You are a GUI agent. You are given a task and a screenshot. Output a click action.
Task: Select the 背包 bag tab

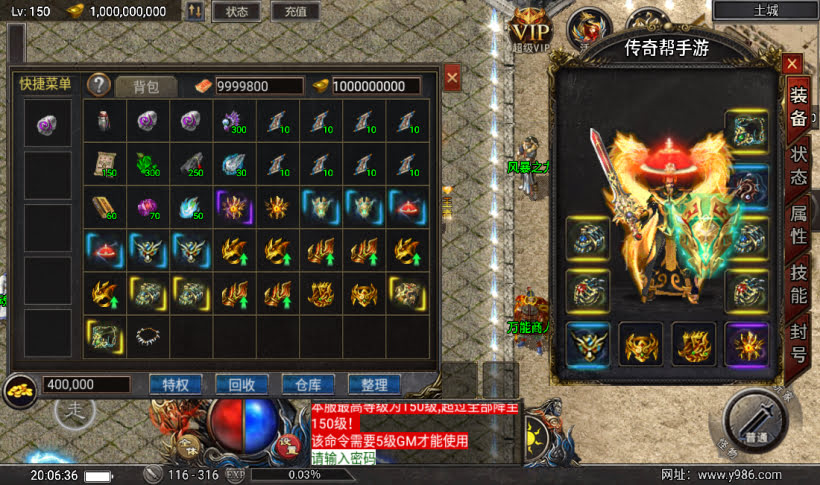point(147,86)
